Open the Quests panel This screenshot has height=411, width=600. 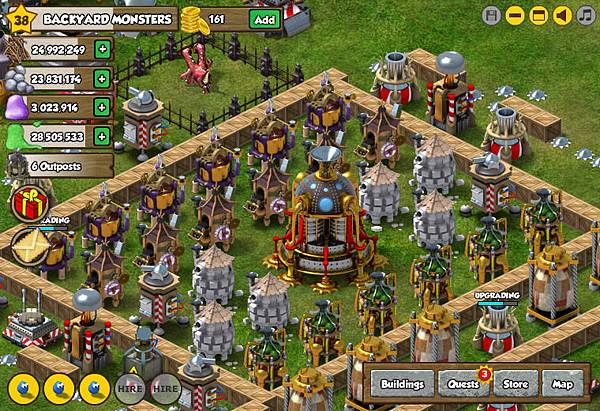(463, 383)
